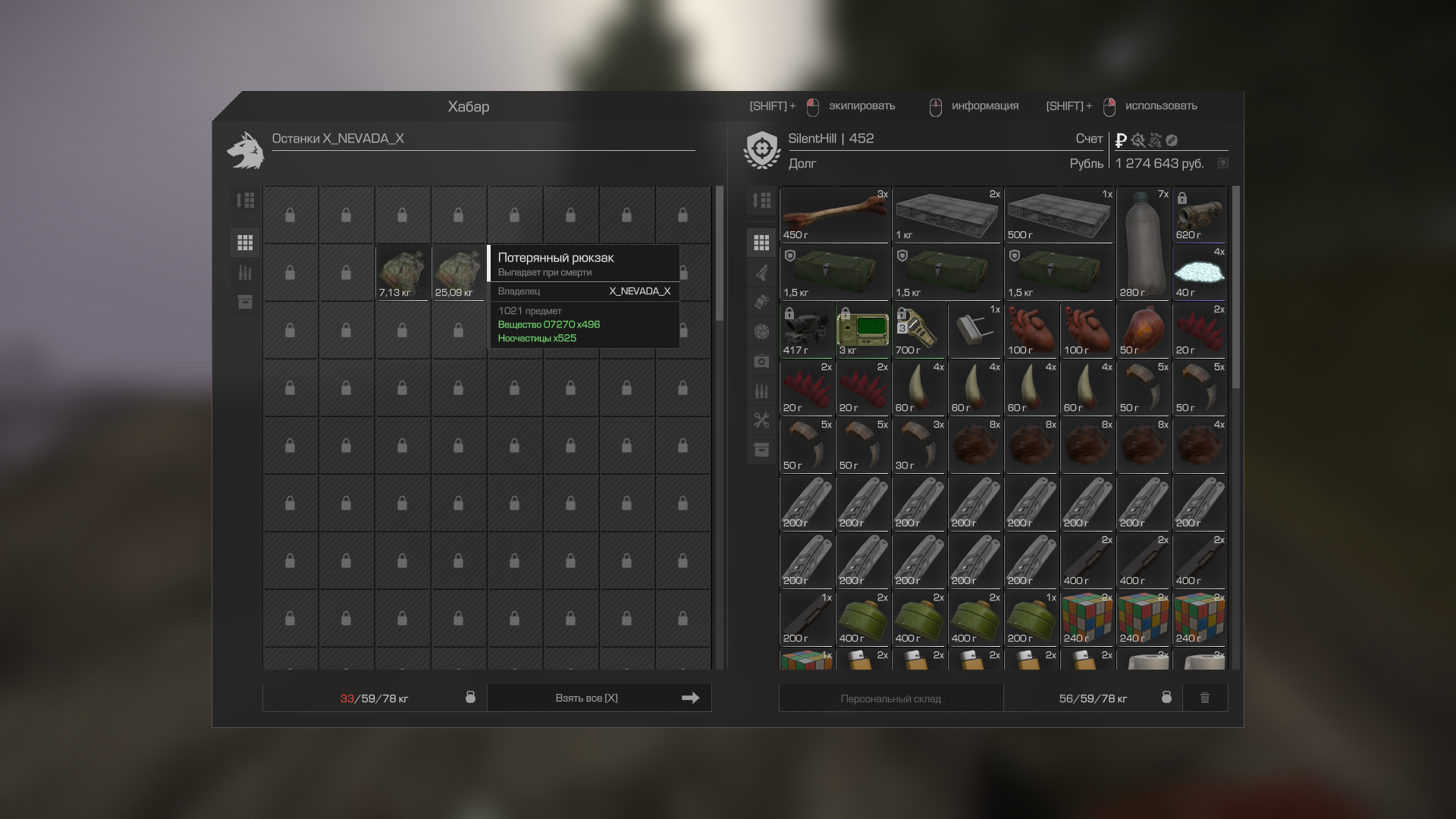Pick the white powder pile (40 г)
The image size is (1456, 819).
tap(1200, 272)
